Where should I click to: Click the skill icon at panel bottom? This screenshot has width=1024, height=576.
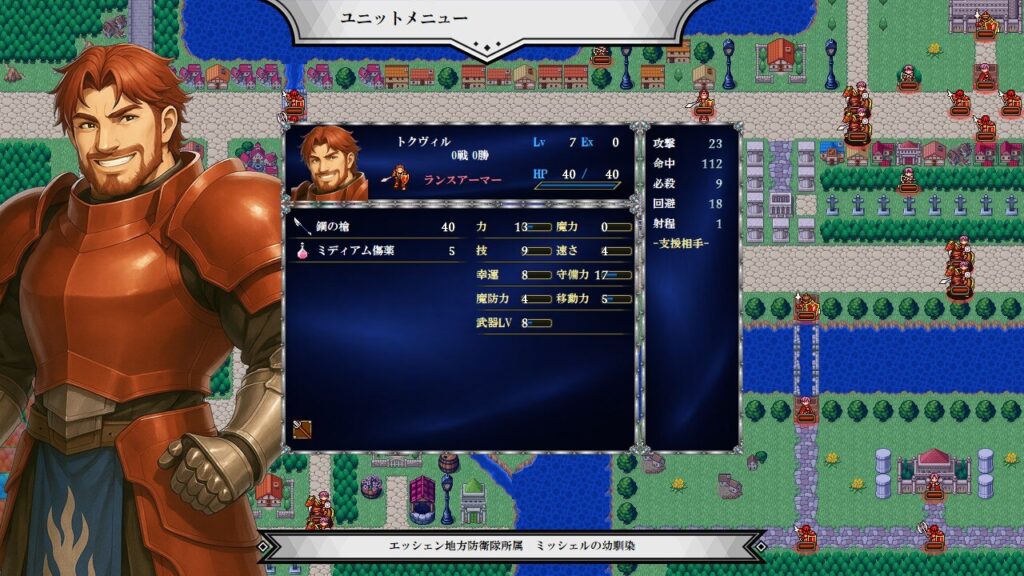tap(301, 429)
